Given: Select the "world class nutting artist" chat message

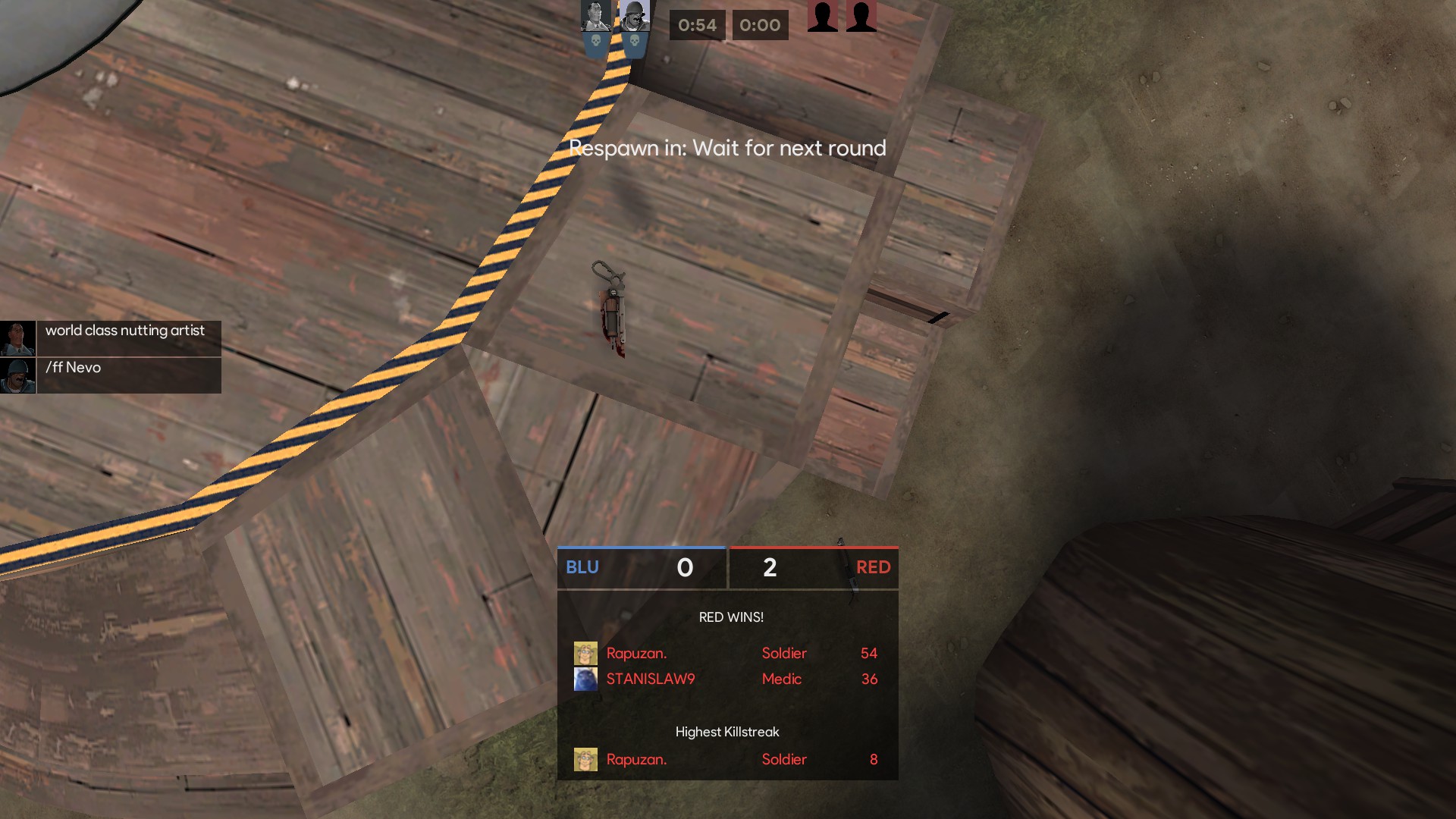Looking at the screenshot, I should click(125, 331).
